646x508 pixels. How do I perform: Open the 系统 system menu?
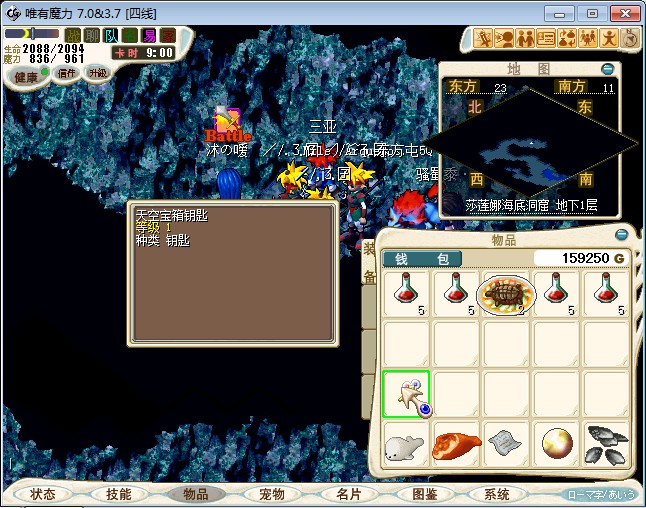tap(497, 494)
